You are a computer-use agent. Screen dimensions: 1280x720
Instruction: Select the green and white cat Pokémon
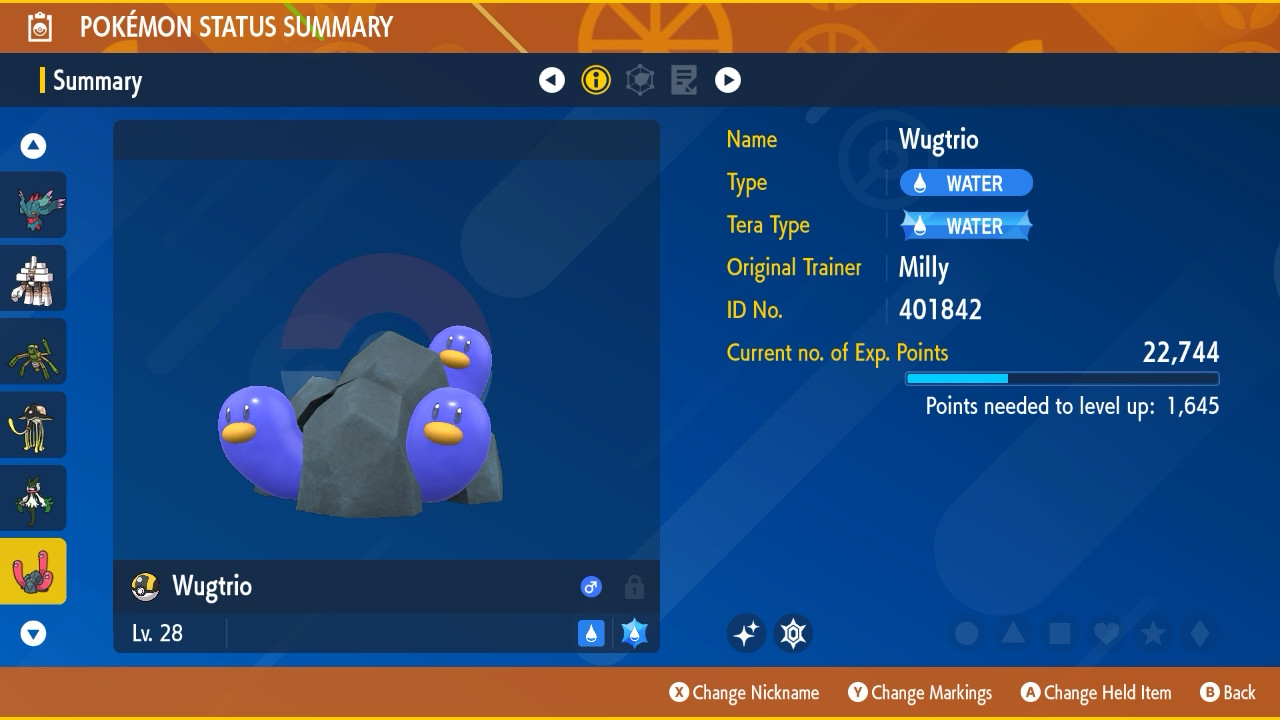[34, 498]
